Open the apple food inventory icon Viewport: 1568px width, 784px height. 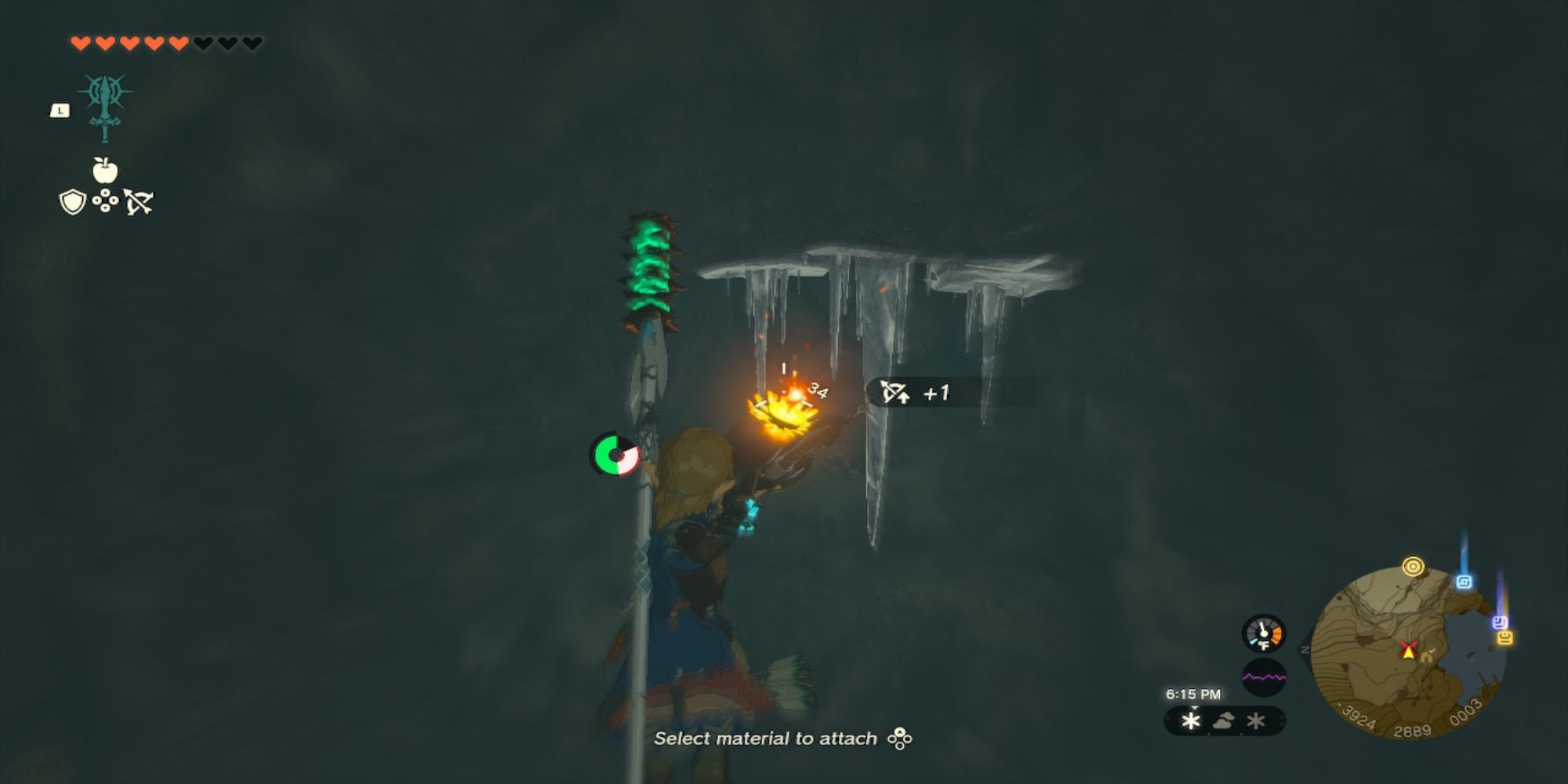pos(105,171)
